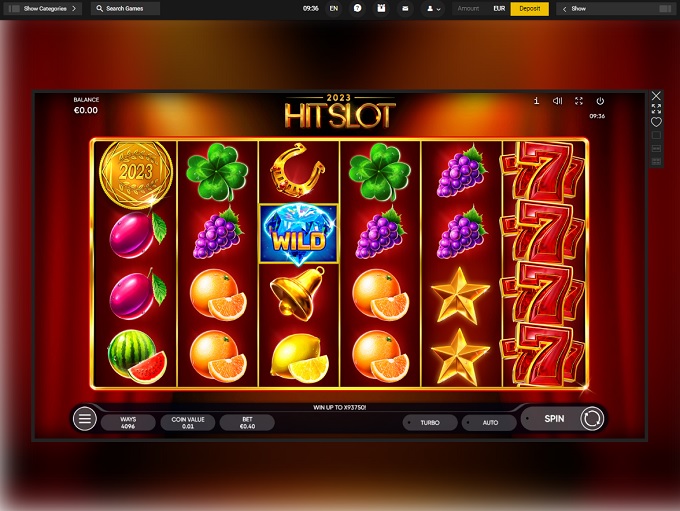Screen dimensions: 680x511
Task: Enable Auto spin mode
Action: click(490, 422)
